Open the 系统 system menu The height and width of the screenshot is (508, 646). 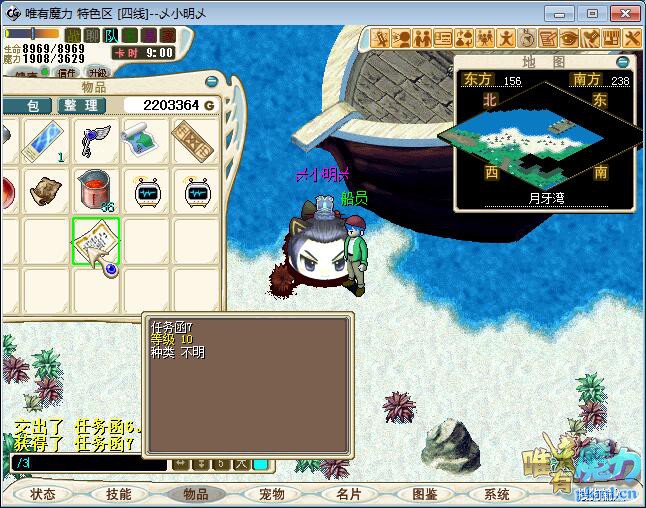point(497,494)
